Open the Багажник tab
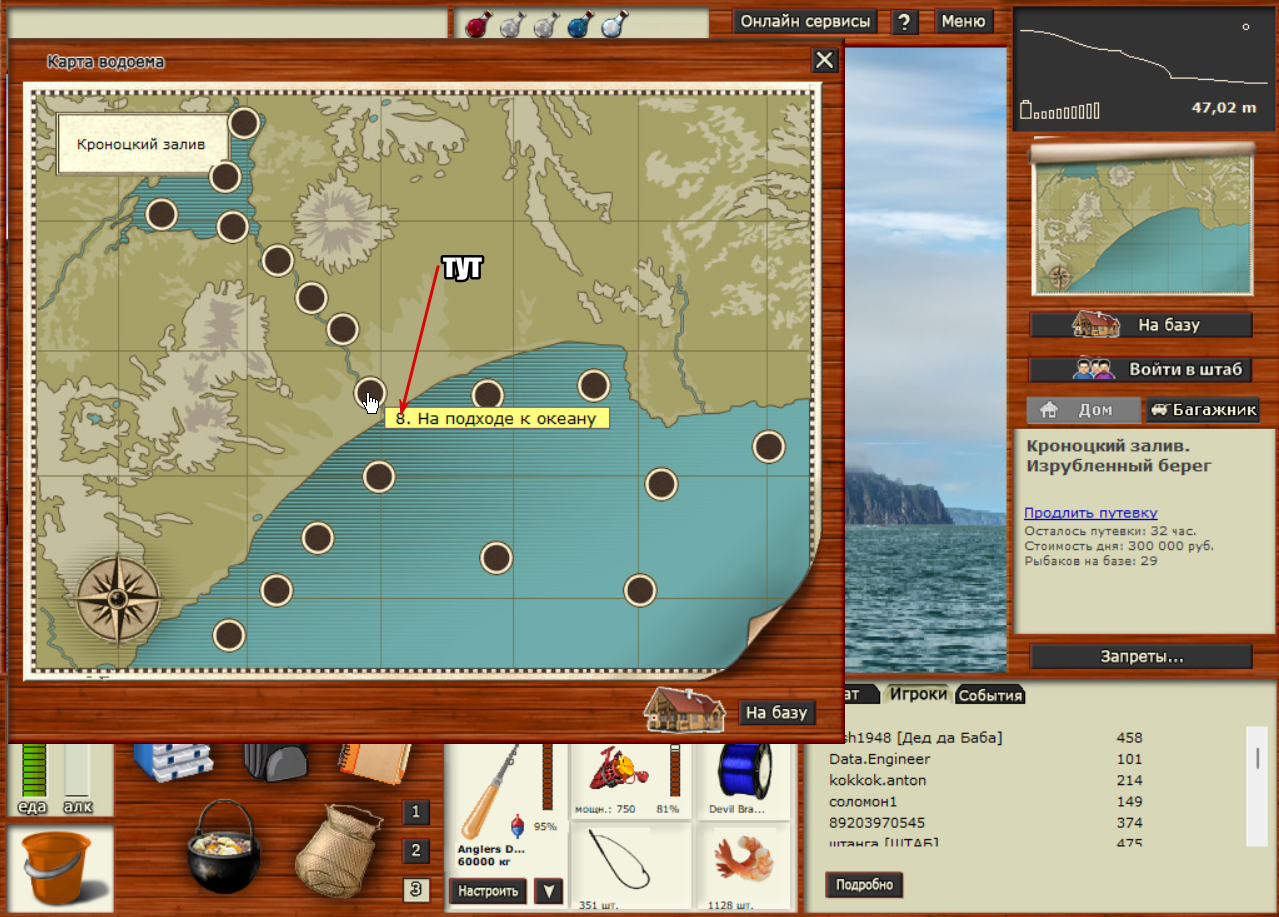 pyautogui.click(x=1202, y=410)
